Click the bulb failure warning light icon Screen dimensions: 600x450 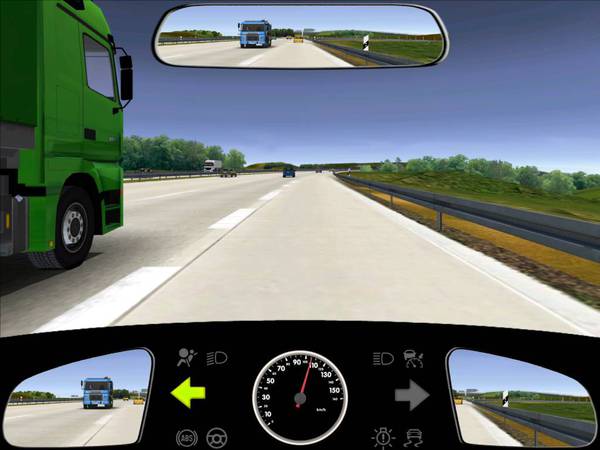[384, 436]
